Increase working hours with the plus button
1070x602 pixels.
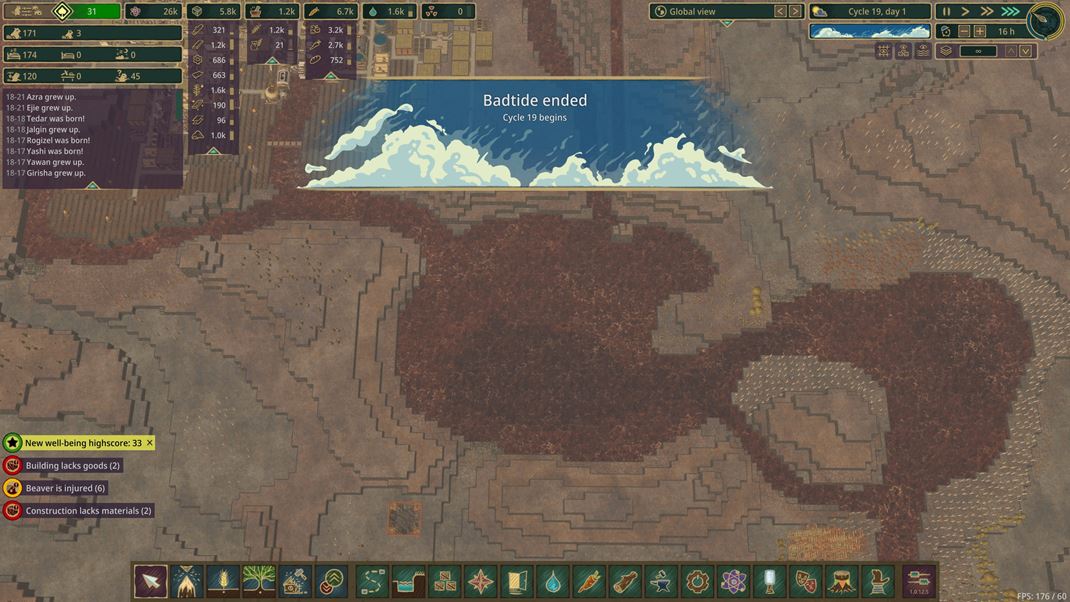click(x=979, y=31)
